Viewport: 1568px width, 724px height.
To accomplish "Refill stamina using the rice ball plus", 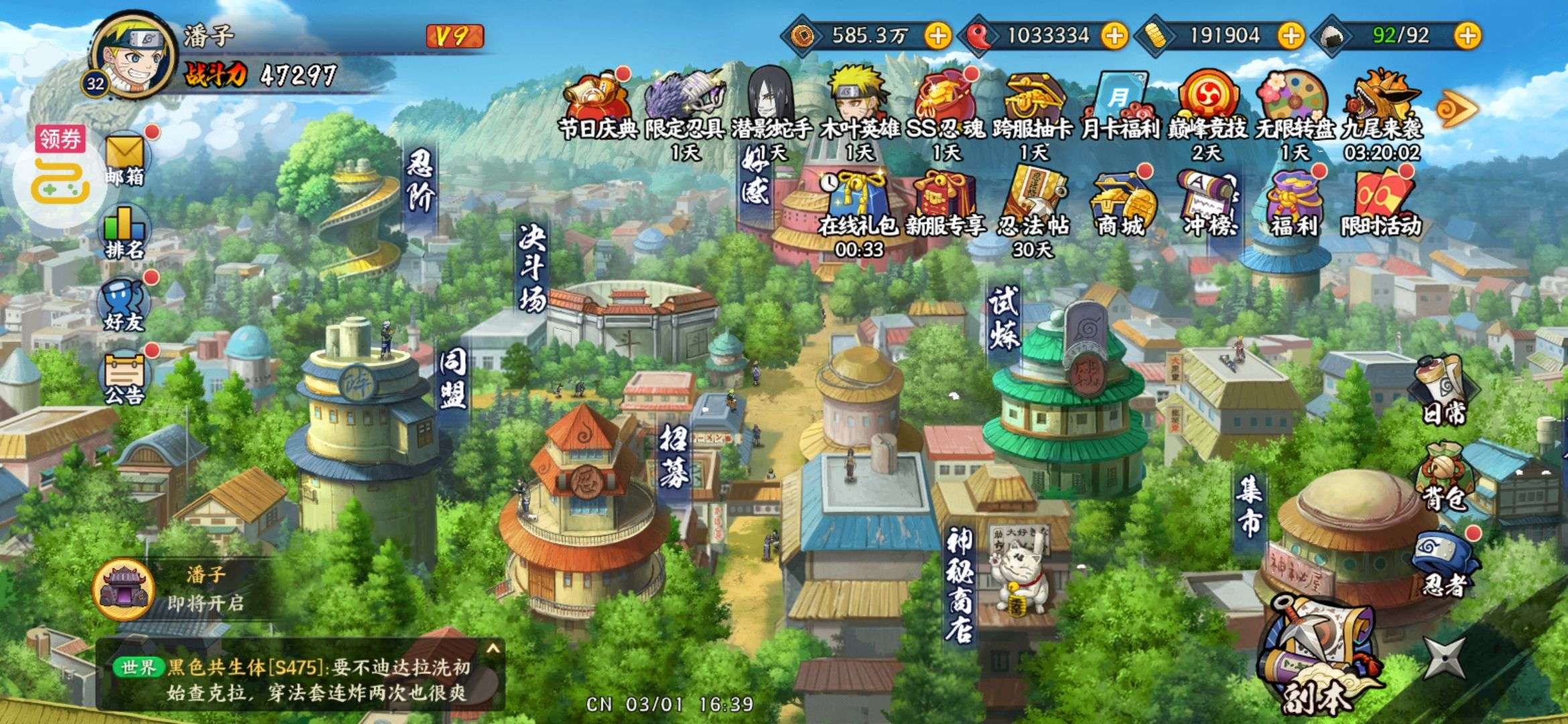I will coord(1467,36).
